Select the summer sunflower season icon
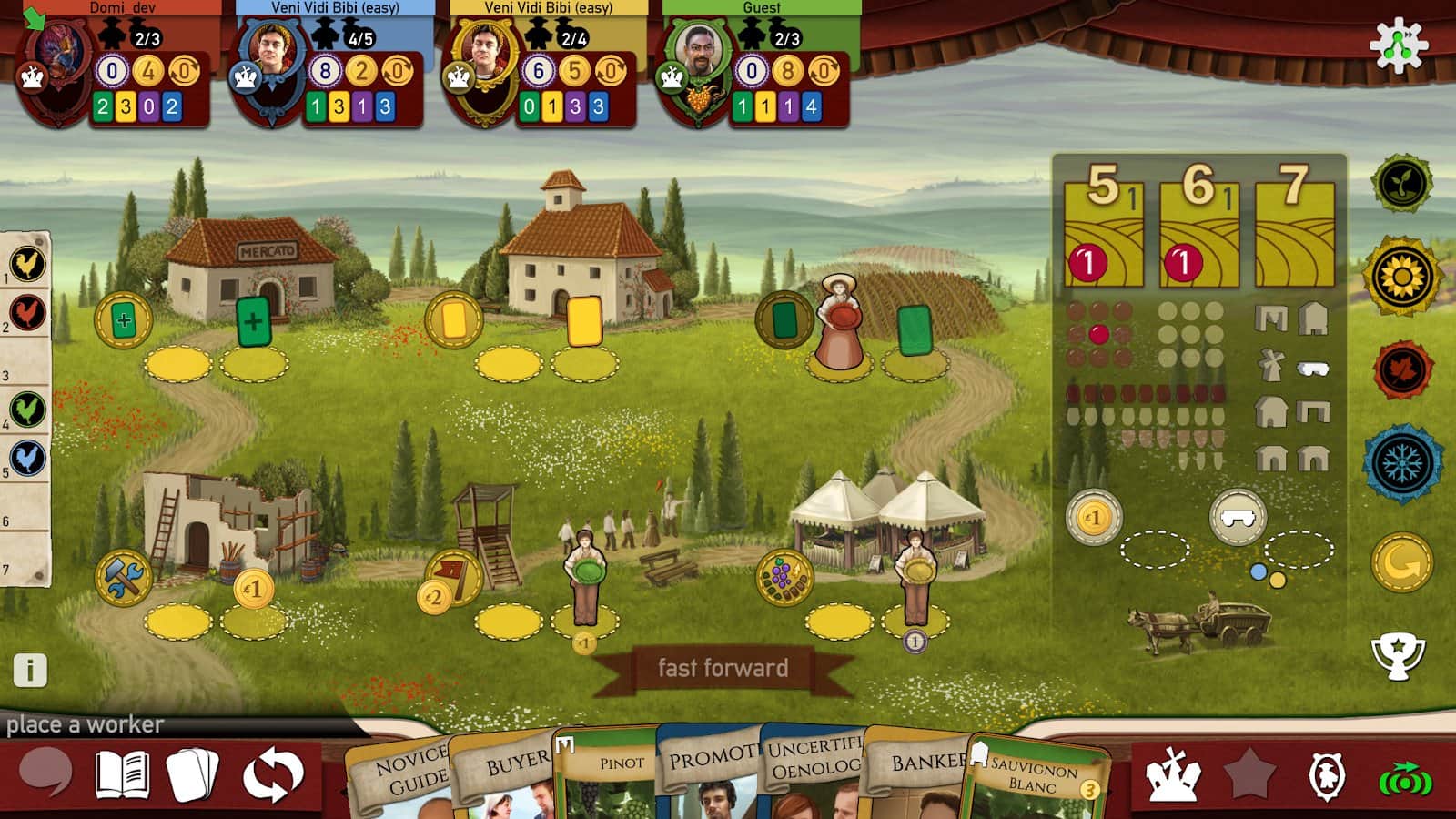This screenshot has width=1456, height=819. (x=1401, y=276)
